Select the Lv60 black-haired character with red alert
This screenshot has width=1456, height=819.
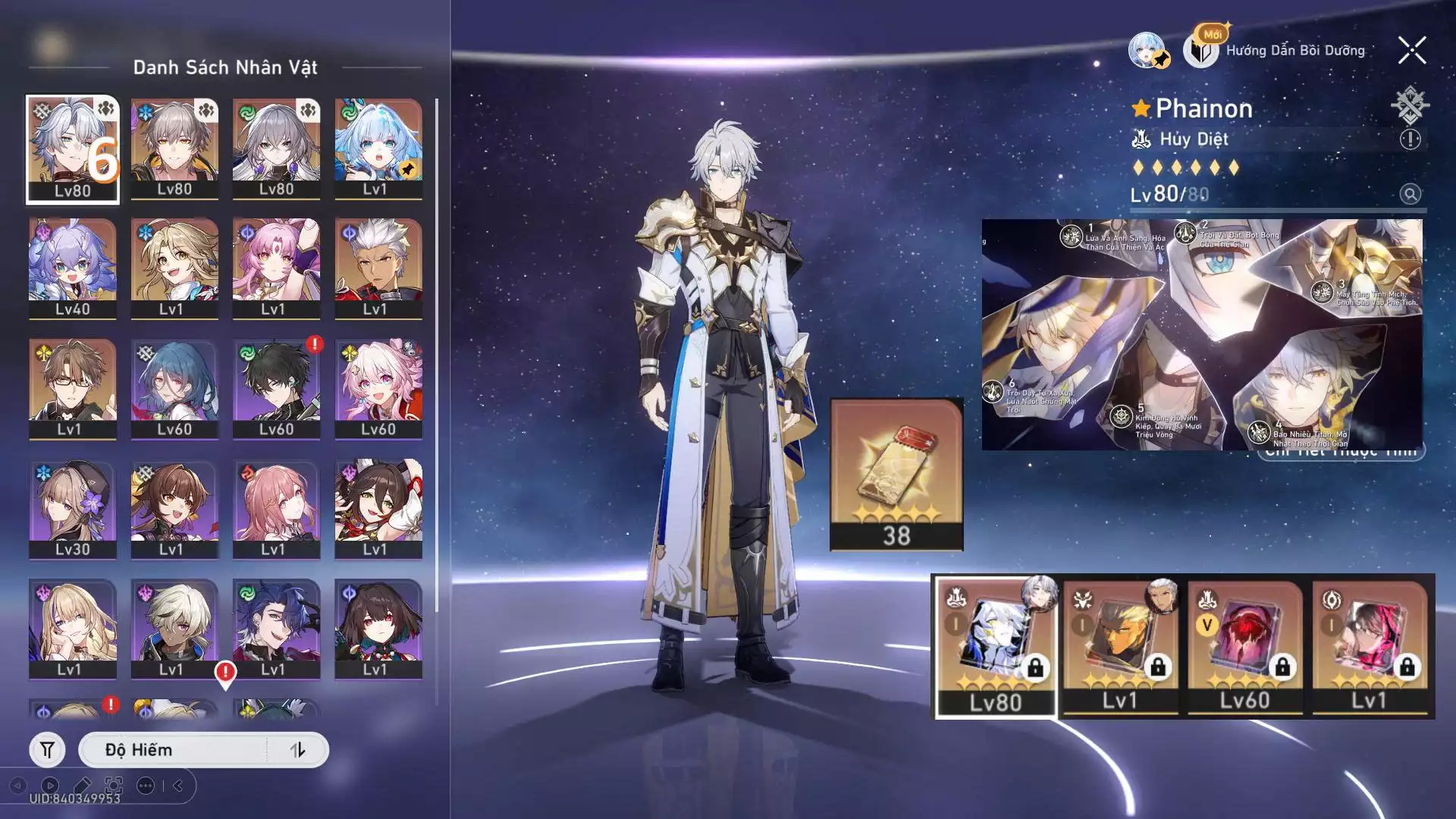(x=276, y=388)
